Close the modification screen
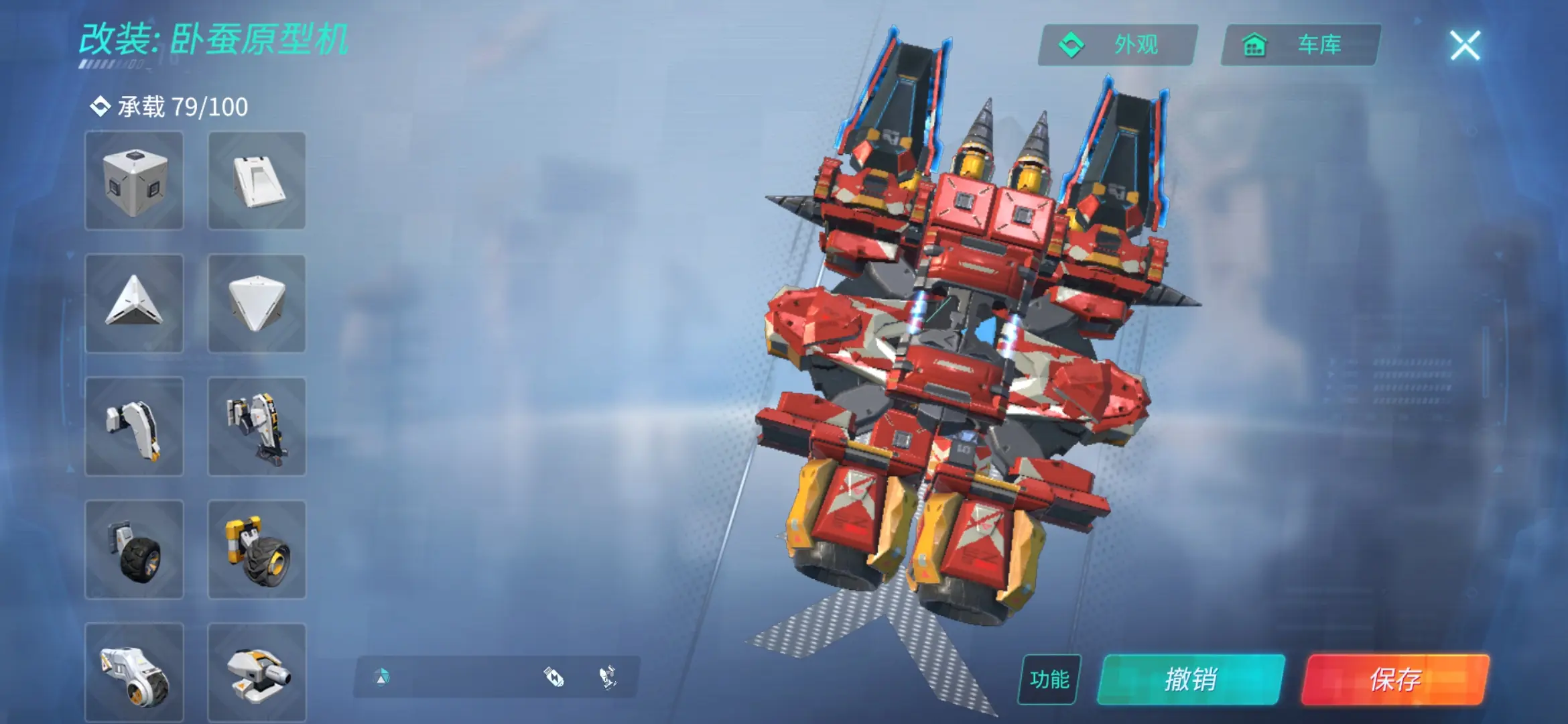1568x724 pixels. click(x=1465, y=46)
